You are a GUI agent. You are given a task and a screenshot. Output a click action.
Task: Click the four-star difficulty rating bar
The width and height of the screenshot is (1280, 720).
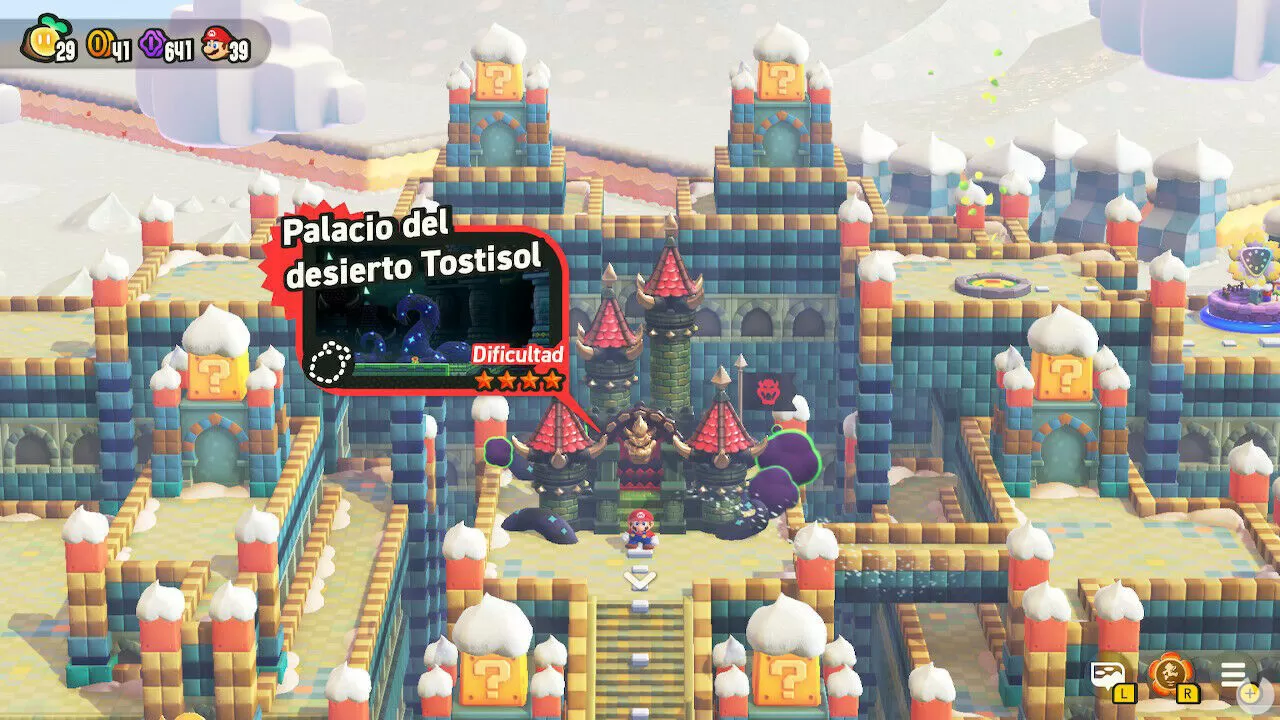(x=521, y=379)
